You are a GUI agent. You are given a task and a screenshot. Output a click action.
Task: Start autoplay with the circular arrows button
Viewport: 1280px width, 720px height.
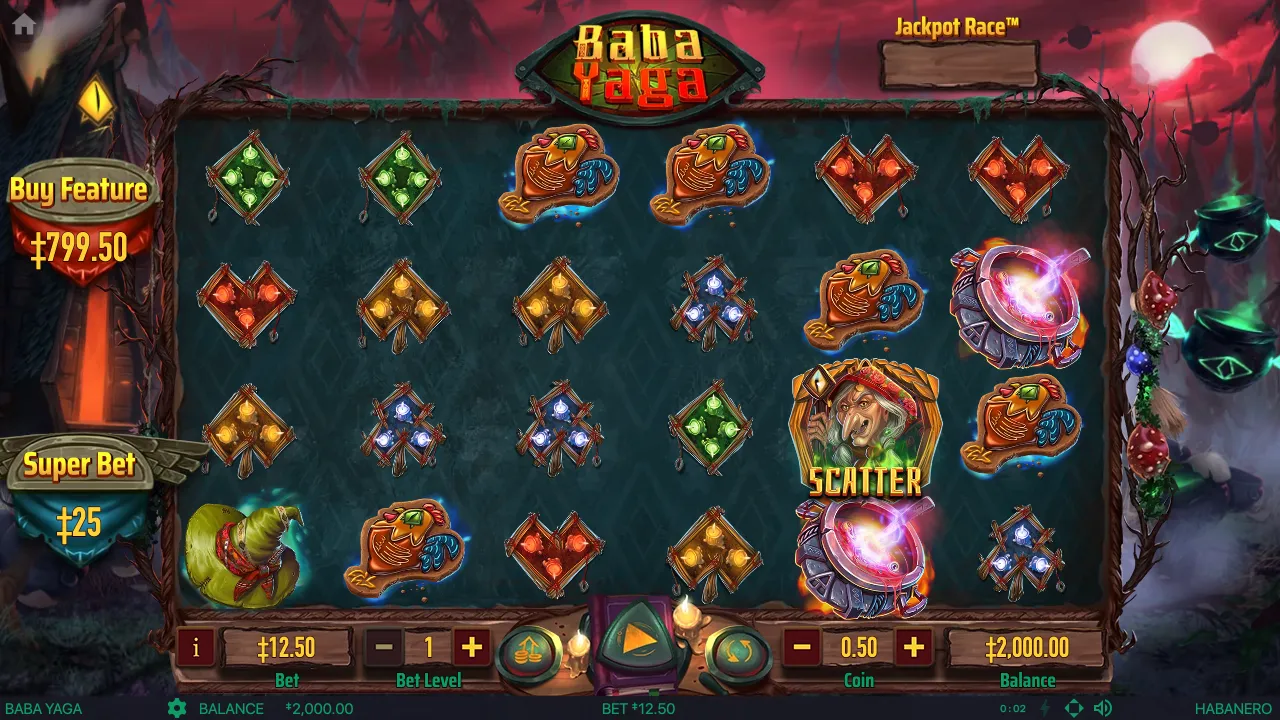737,654
